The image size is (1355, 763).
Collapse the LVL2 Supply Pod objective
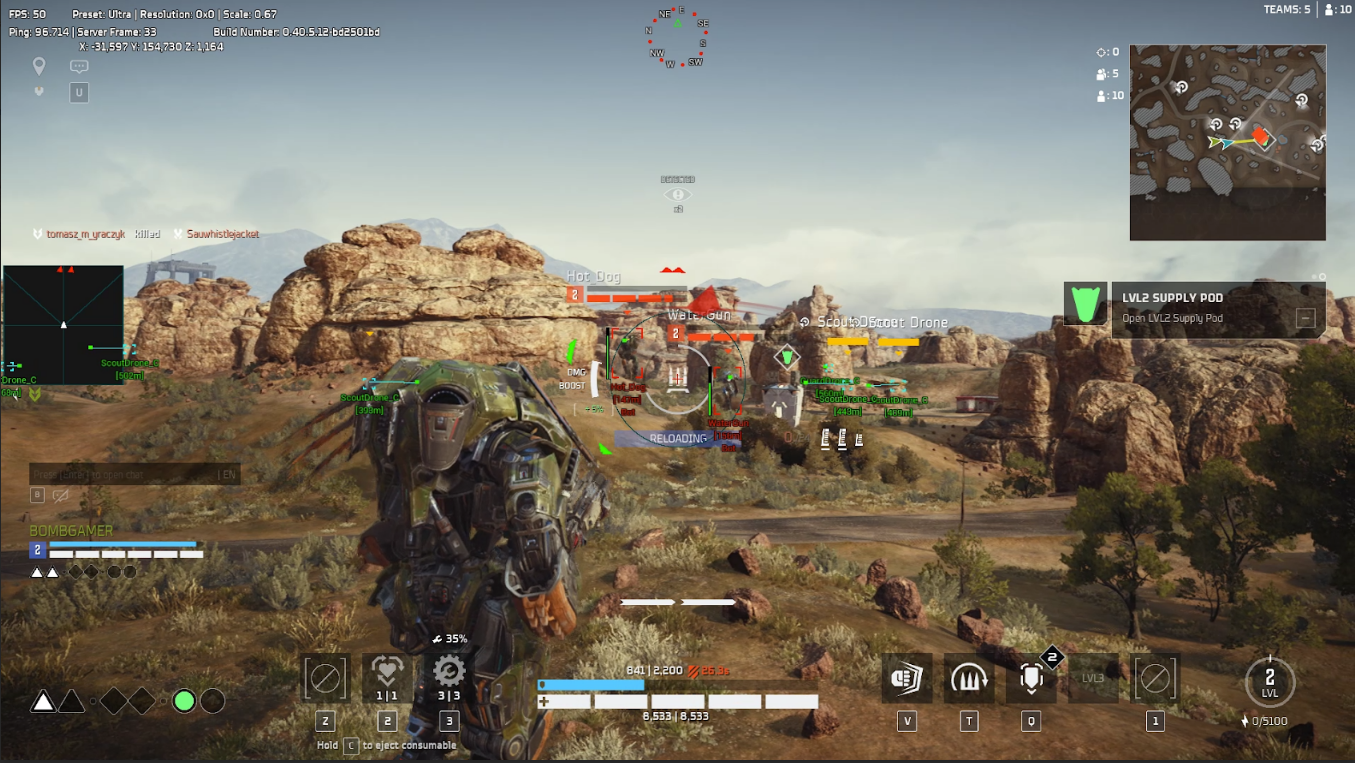pos(1305,318)
